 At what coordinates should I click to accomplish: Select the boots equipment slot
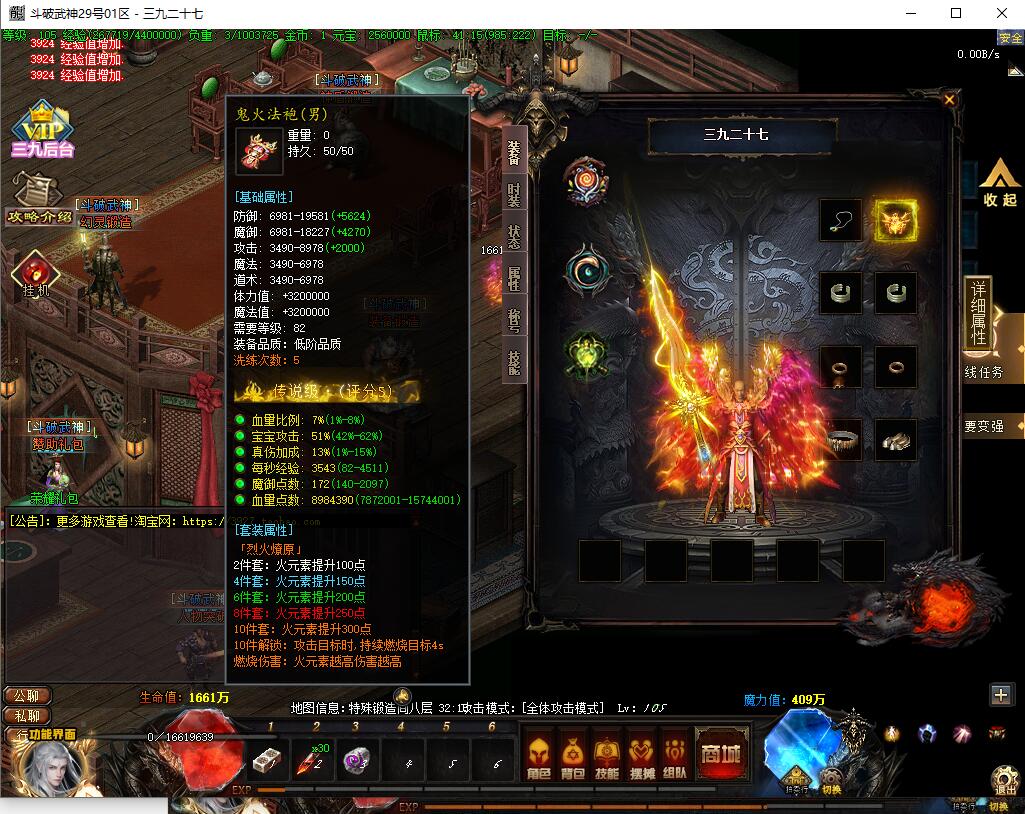896,439
